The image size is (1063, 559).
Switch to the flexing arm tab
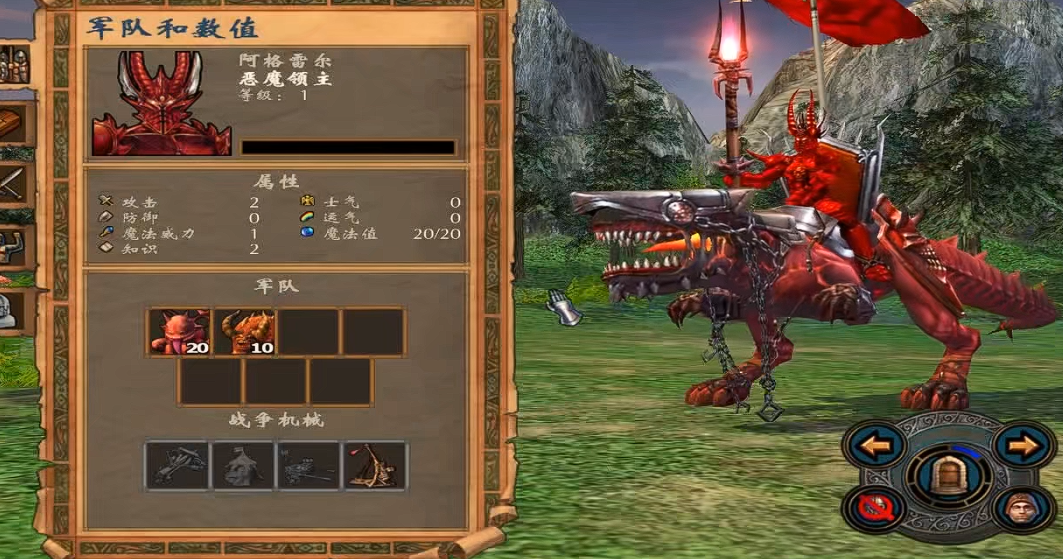tap(14, 243)
